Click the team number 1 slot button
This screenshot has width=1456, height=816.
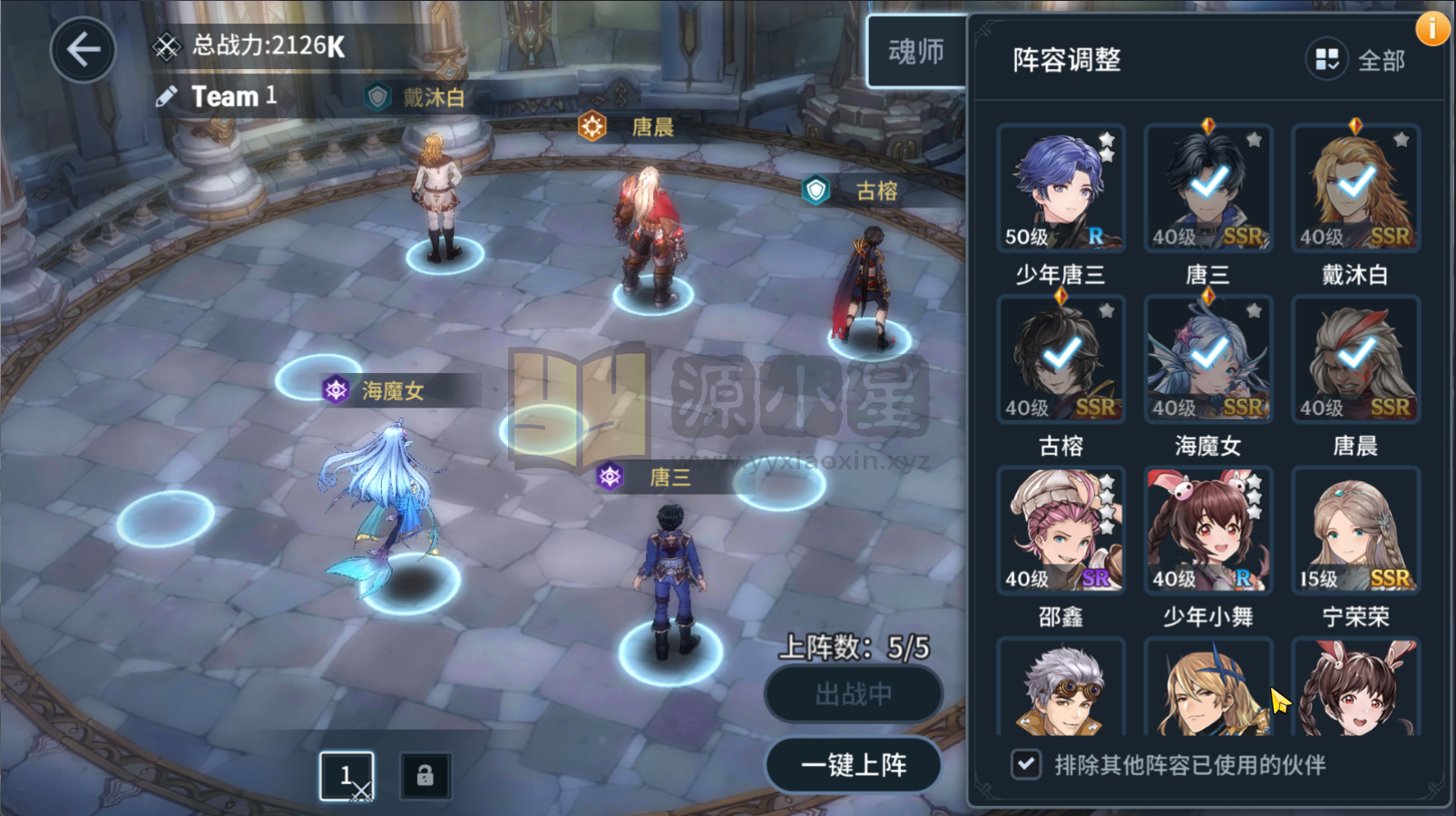[x=348, y=773]
